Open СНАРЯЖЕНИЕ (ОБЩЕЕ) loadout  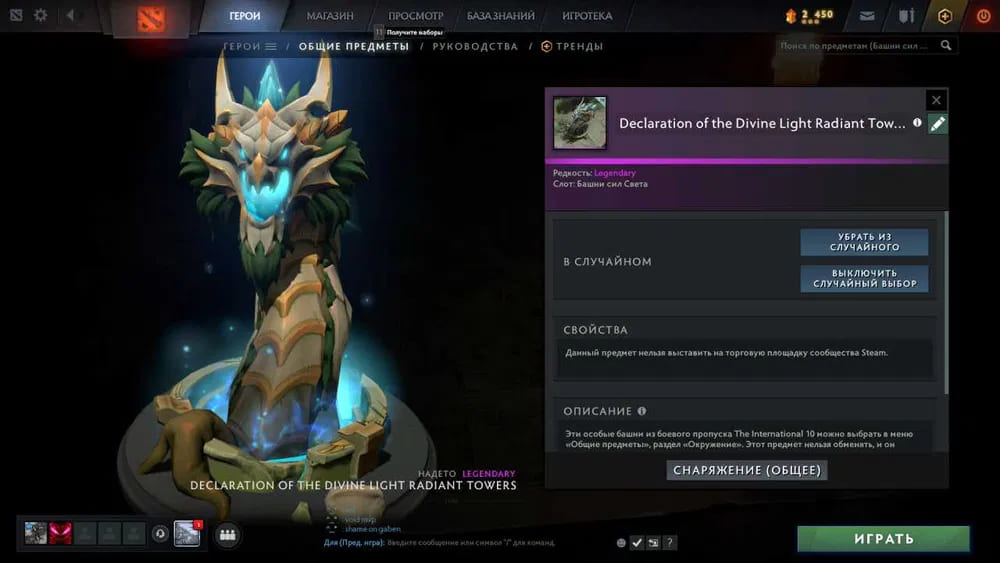pos(747,470)
